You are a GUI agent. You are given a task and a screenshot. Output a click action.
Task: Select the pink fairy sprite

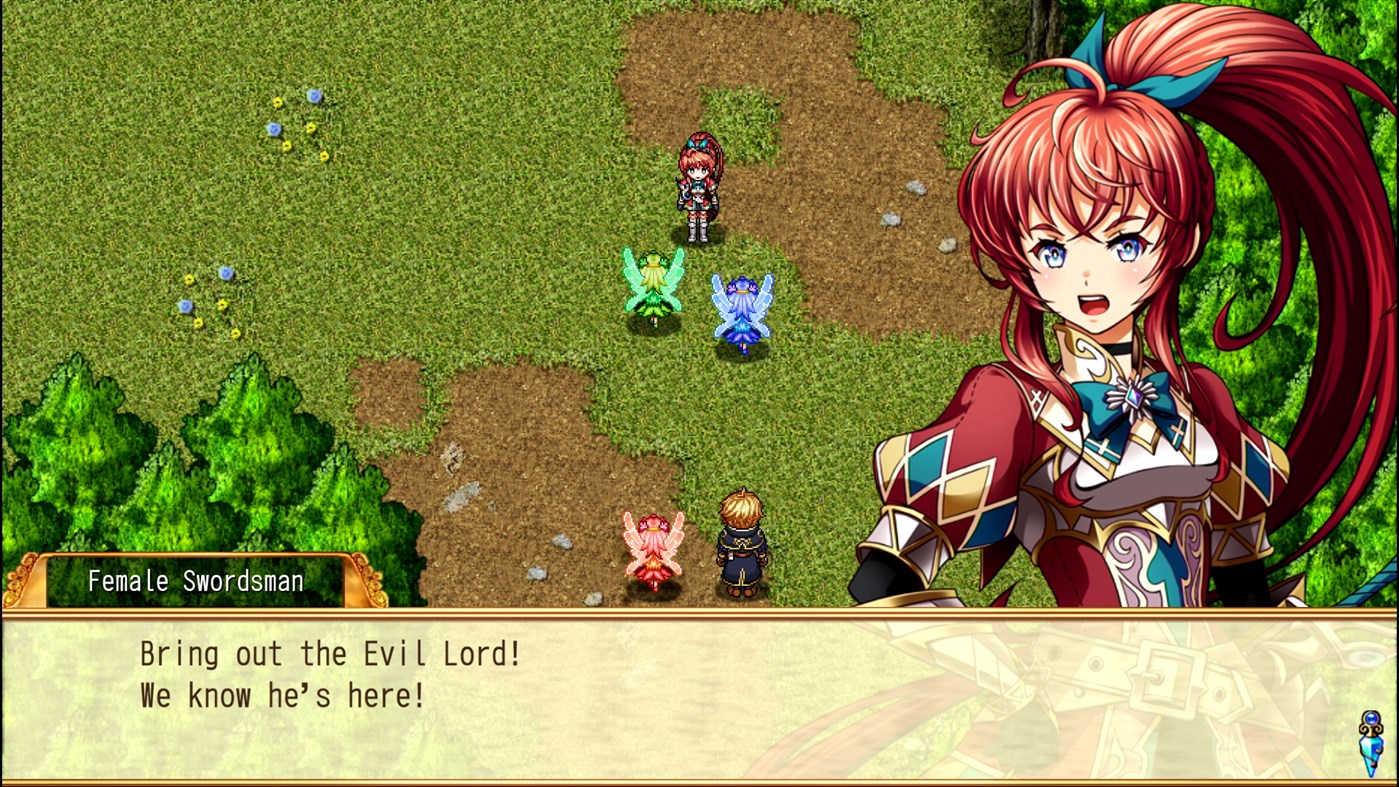pos(652,545)
